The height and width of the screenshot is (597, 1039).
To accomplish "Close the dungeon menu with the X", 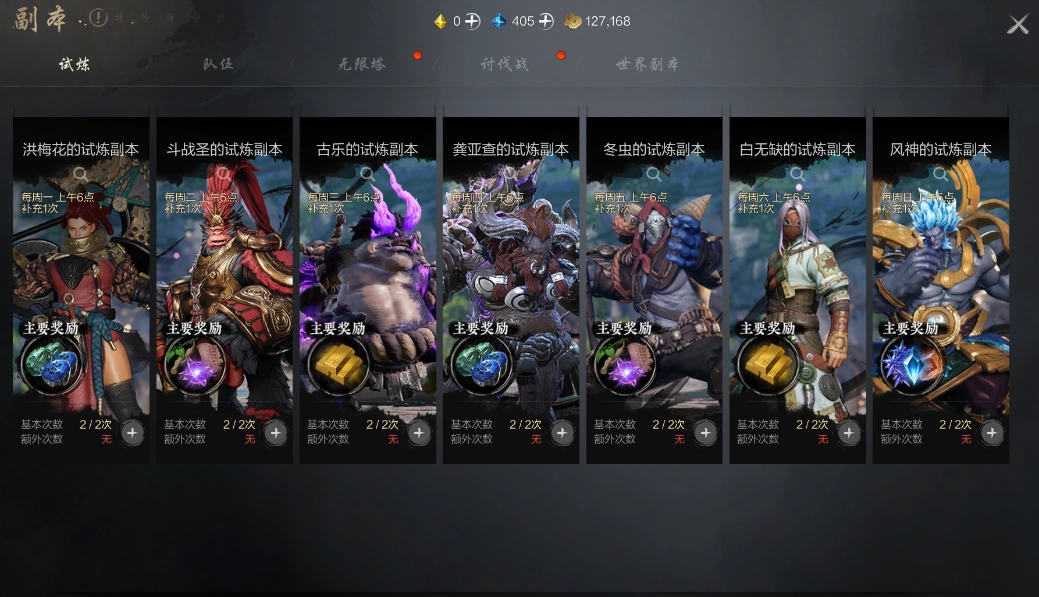I will [x=1017, y=25].
